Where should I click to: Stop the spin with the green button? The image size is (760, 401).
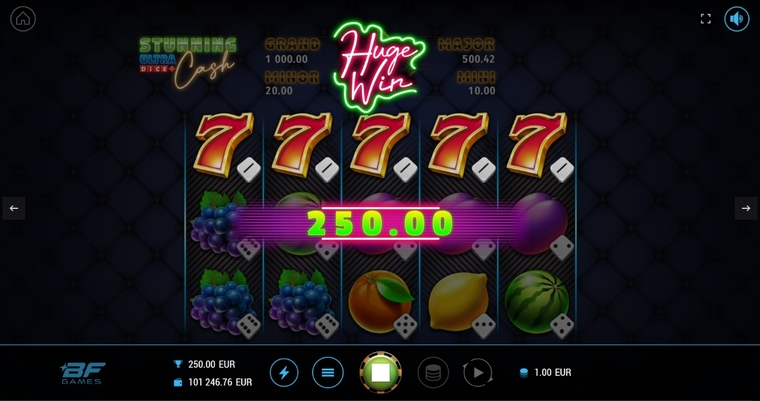pyautogui.click(x=380, y=373)
